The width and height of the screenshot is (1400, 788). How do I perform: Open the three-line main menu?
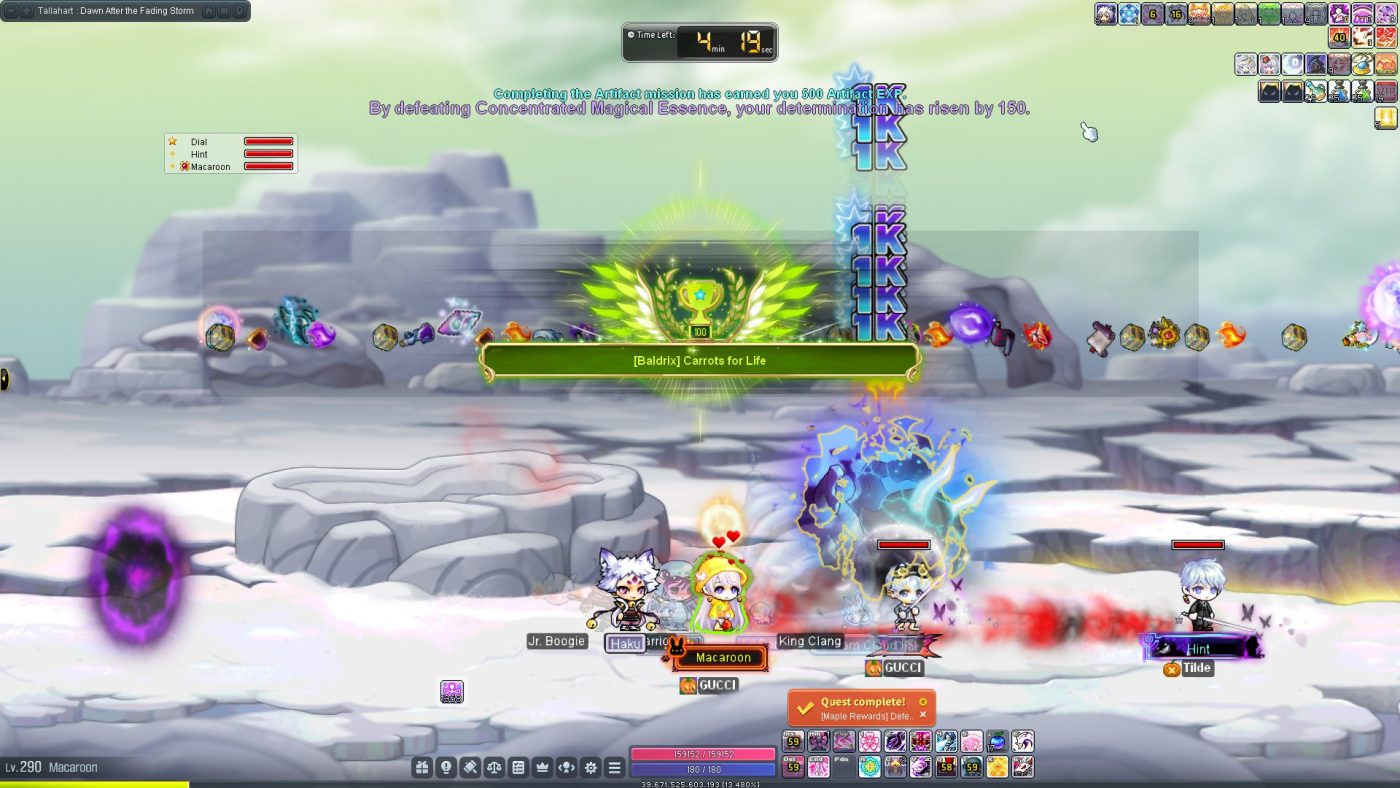[x=615, y=768]
